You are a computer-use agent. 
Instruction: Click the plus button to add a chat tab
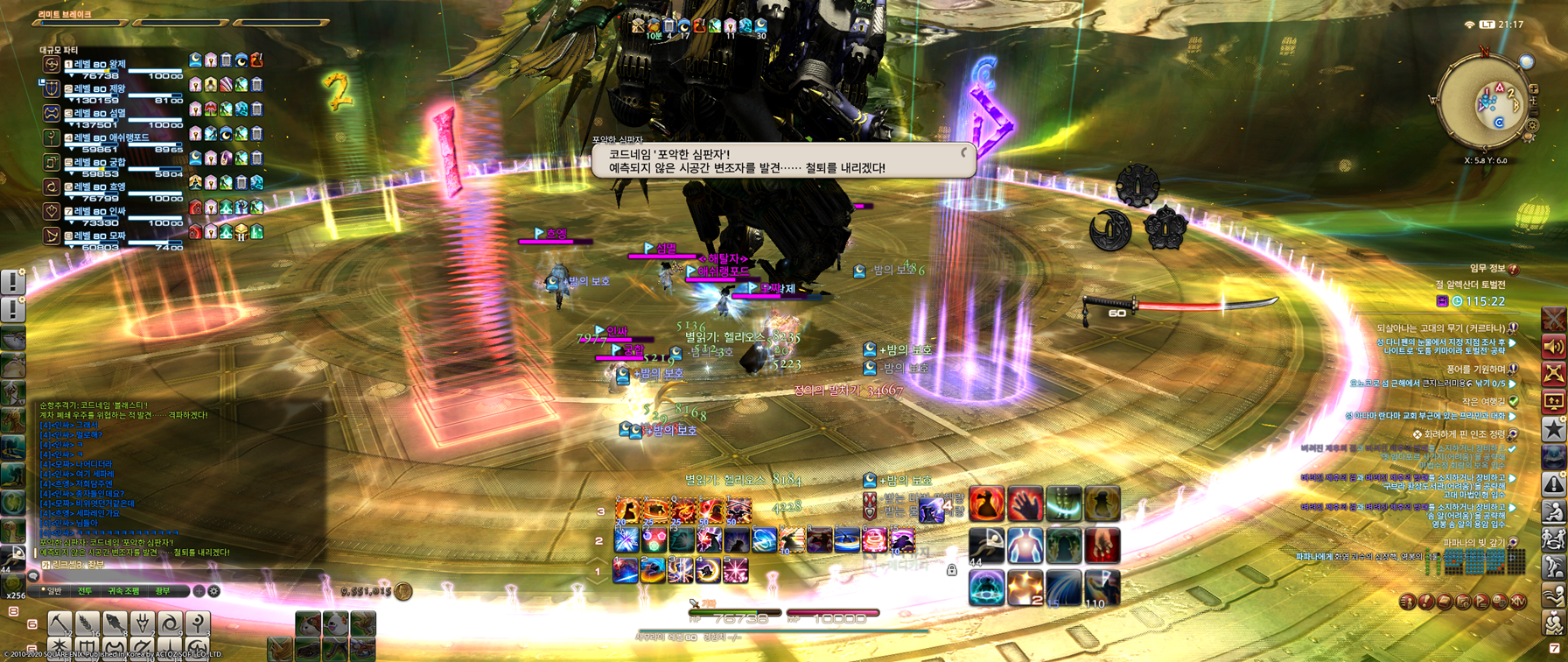click(199, 591)
